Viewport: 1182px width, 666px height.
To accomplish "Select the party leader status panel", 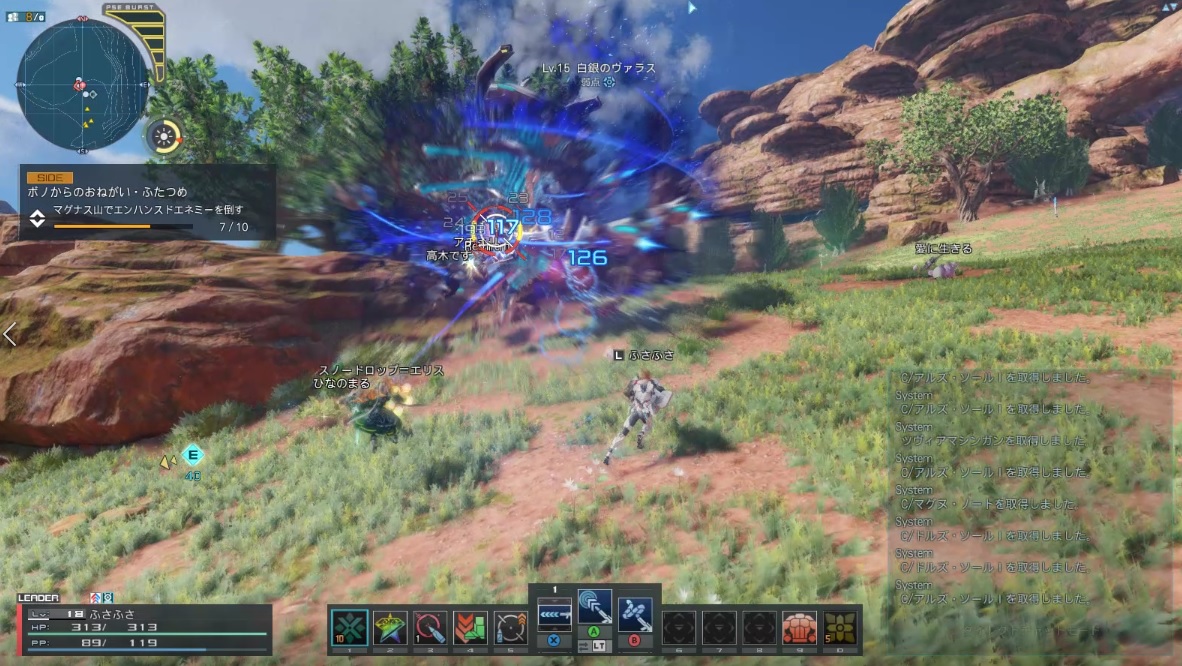I will pos(144,628).
